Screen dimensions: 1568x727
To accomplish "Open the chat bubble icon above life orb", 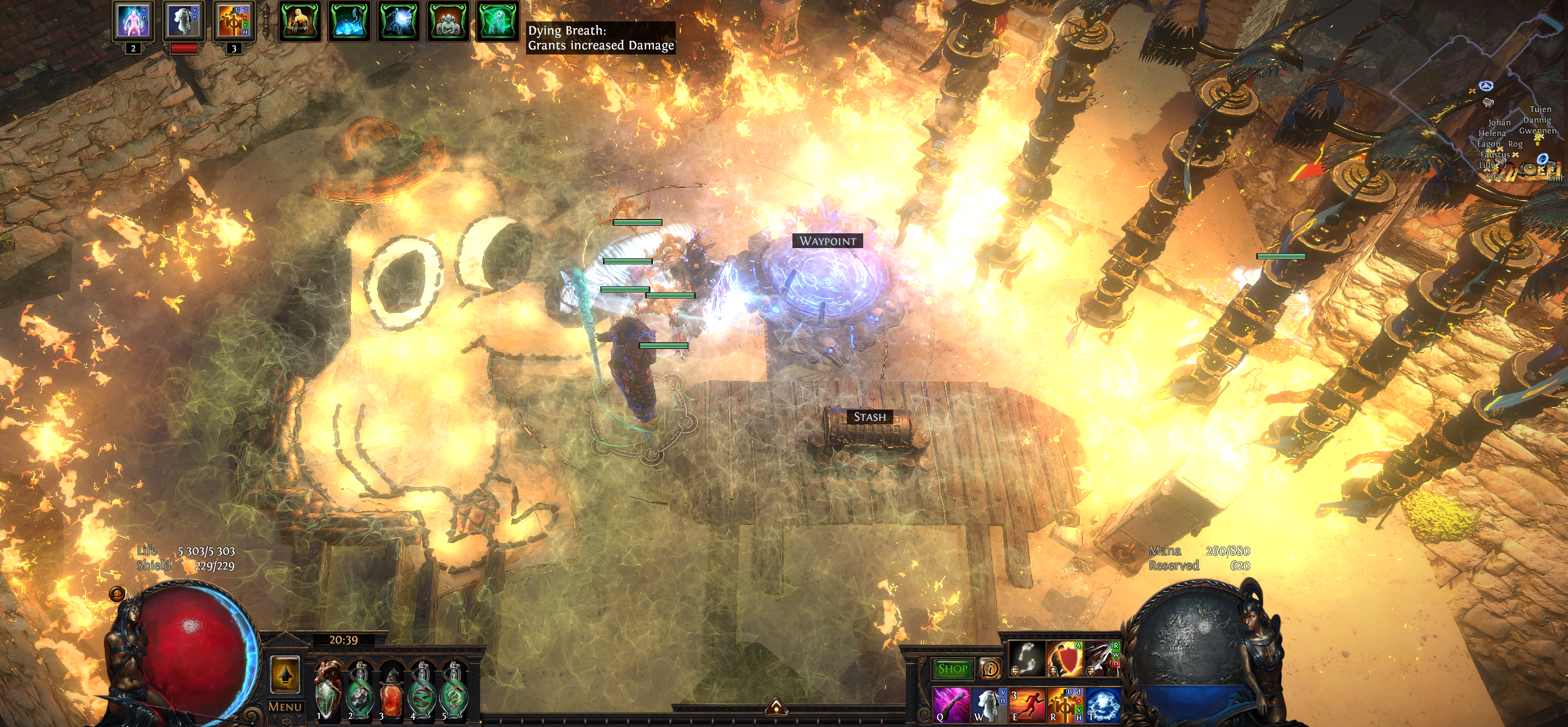I will click(117, 594).
